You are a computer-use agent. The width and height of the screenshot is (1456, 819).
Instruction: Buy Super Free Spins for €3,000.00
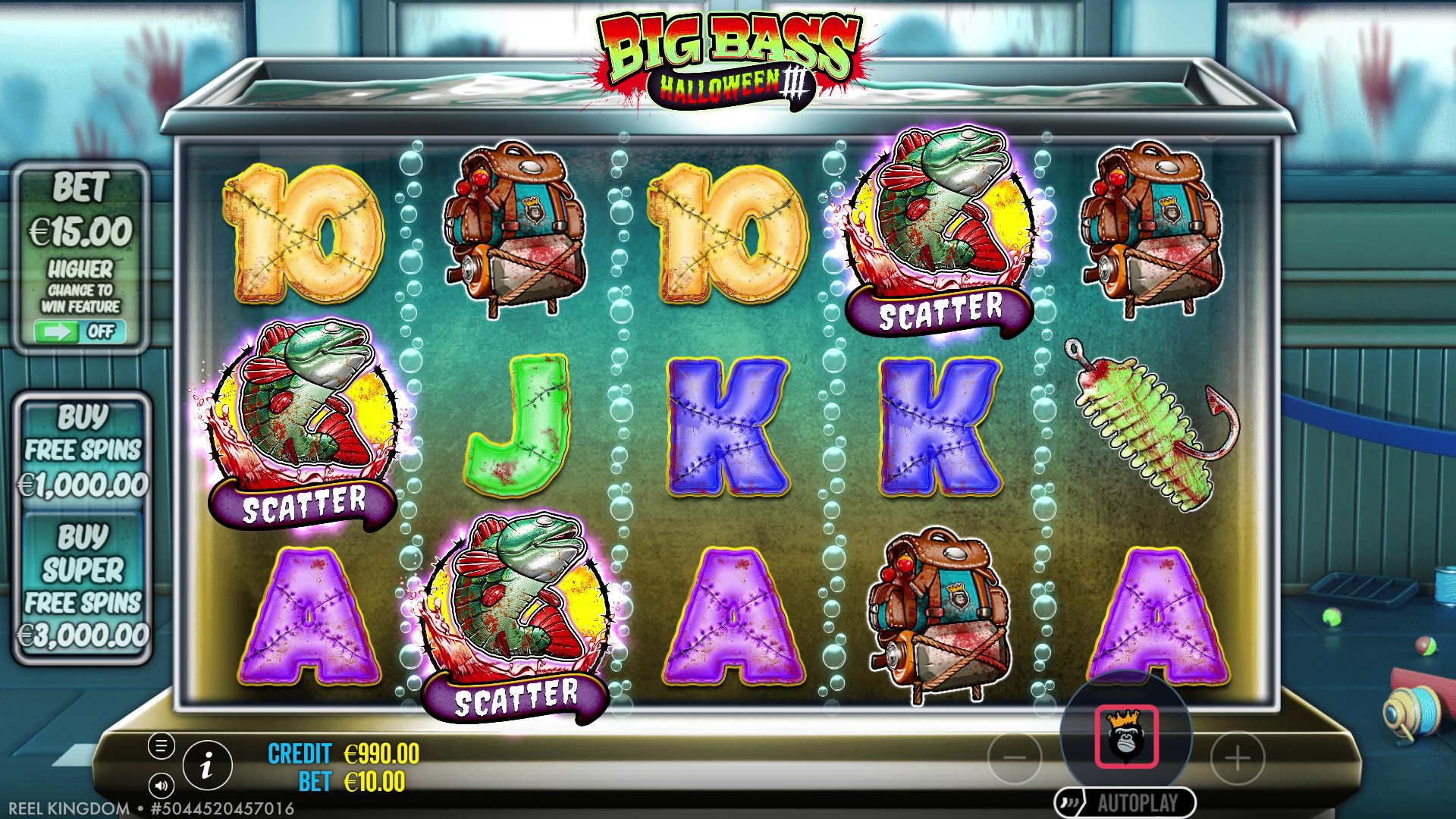tap(83, 585)
